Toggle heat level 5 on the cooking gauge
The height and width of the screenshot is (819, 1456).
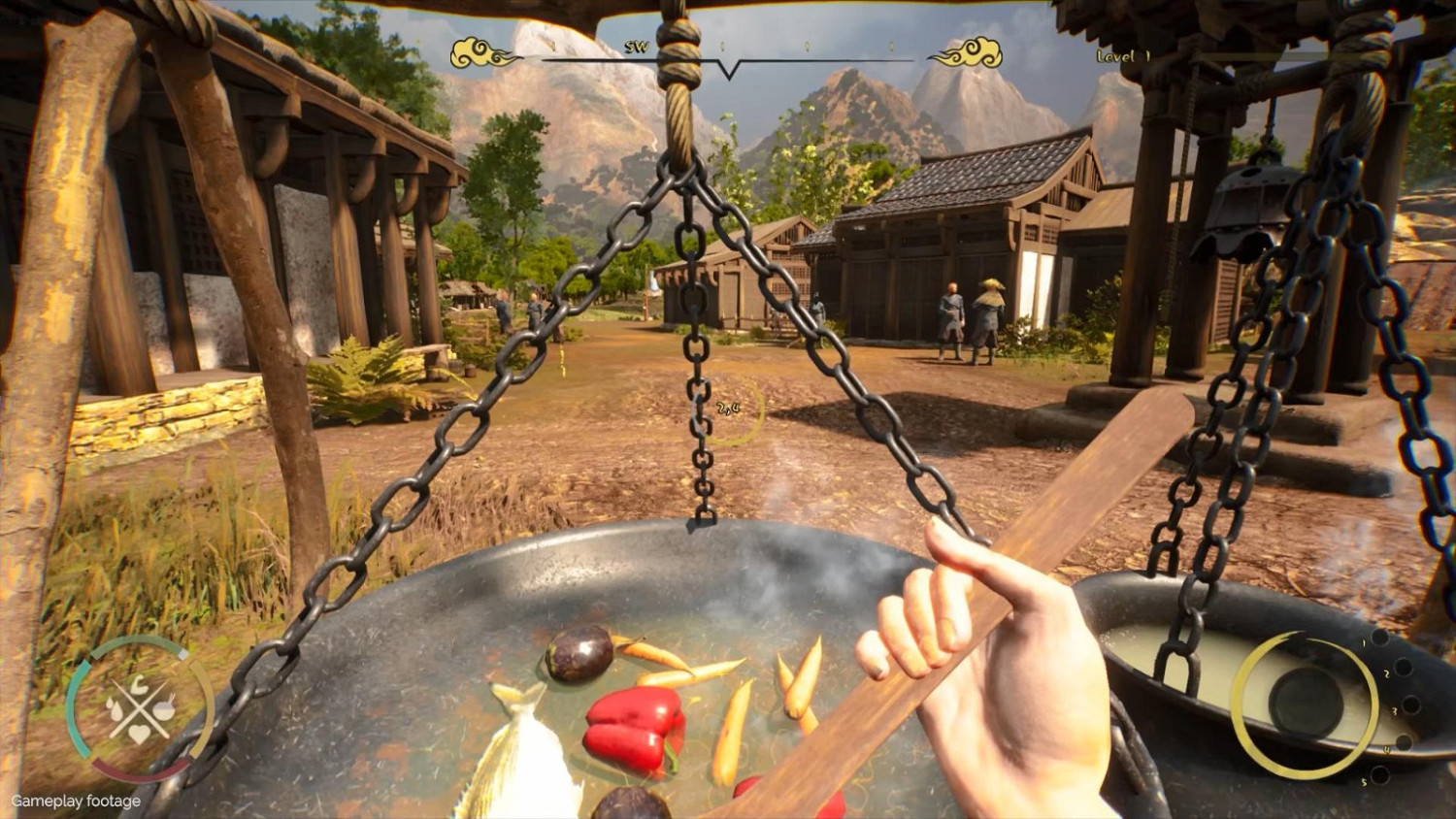[1379, 774]
